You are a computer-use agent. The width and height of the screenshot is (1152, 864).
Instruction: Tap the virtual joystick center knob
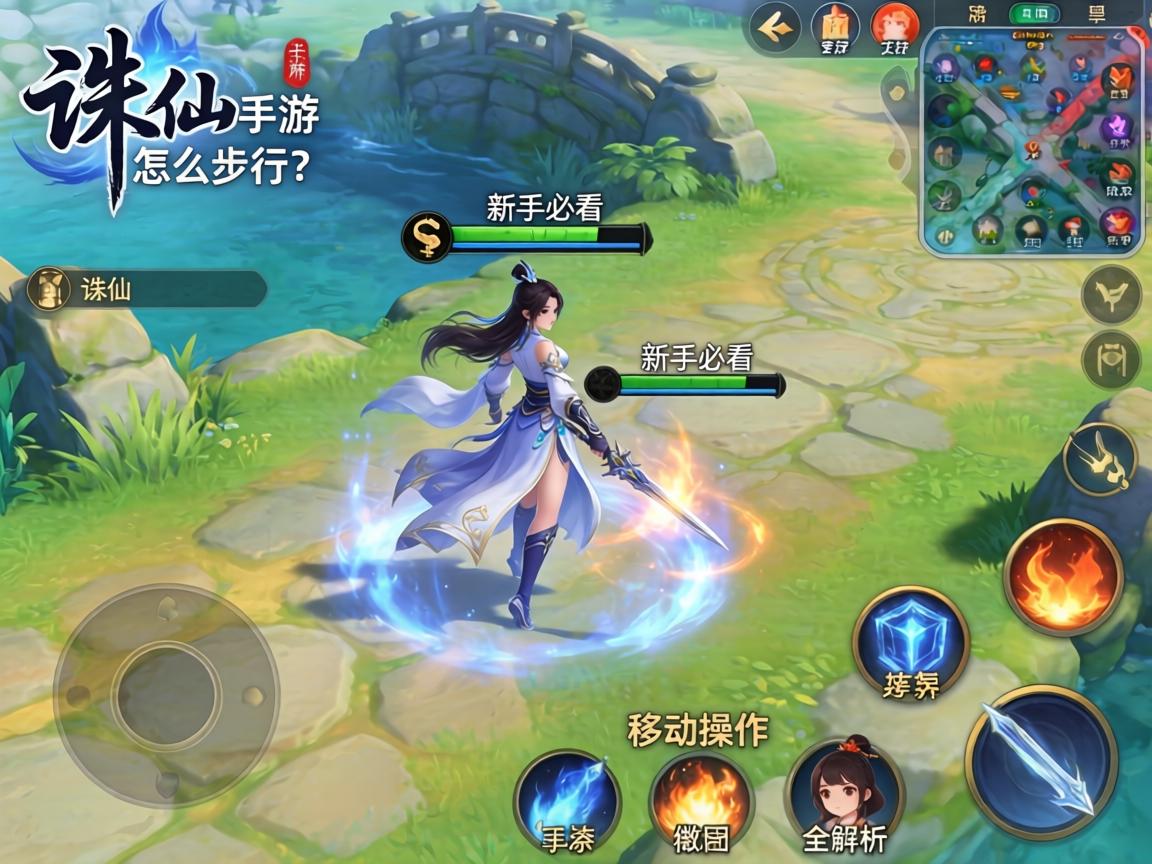[x=166, y=694]
